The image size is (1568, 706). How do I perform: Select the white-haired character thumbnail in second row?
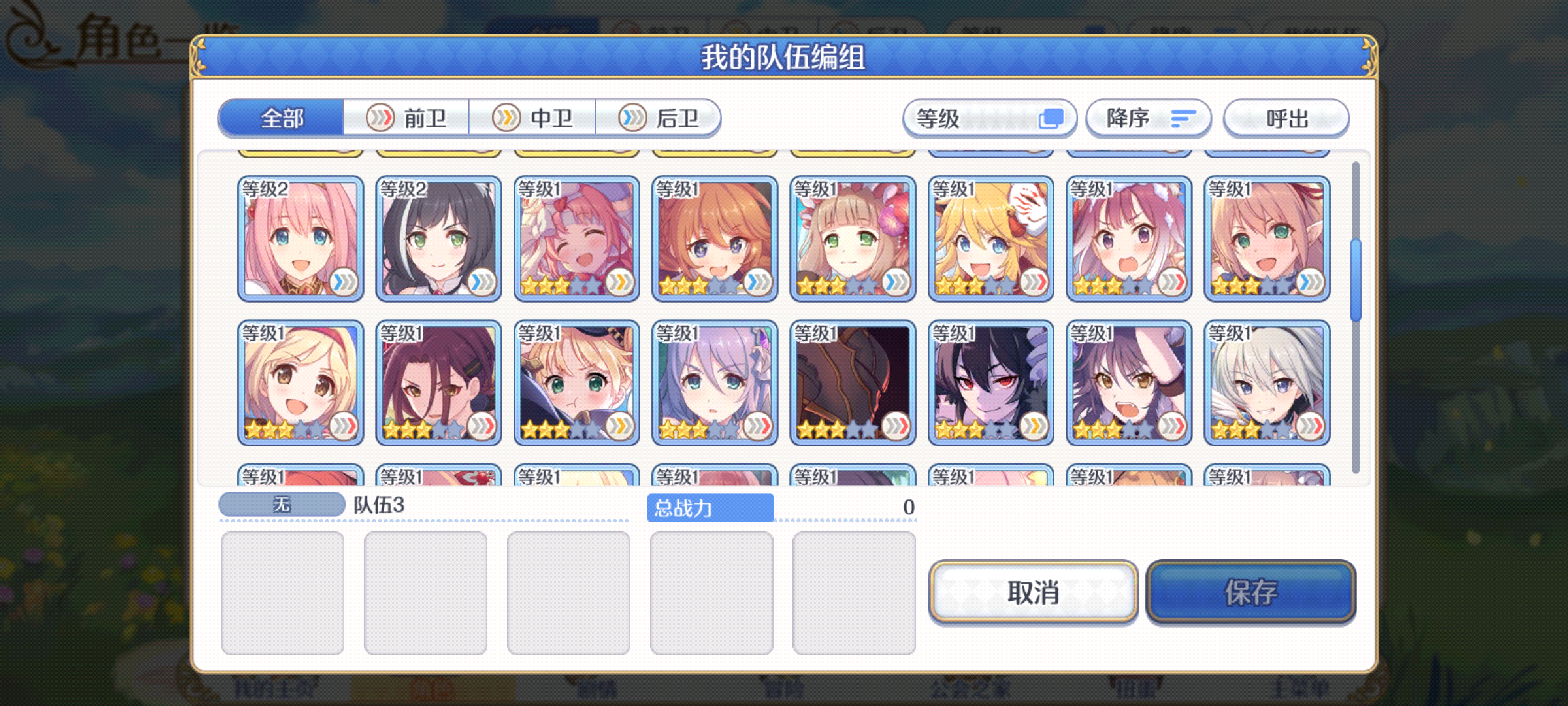pos(1266,382)
